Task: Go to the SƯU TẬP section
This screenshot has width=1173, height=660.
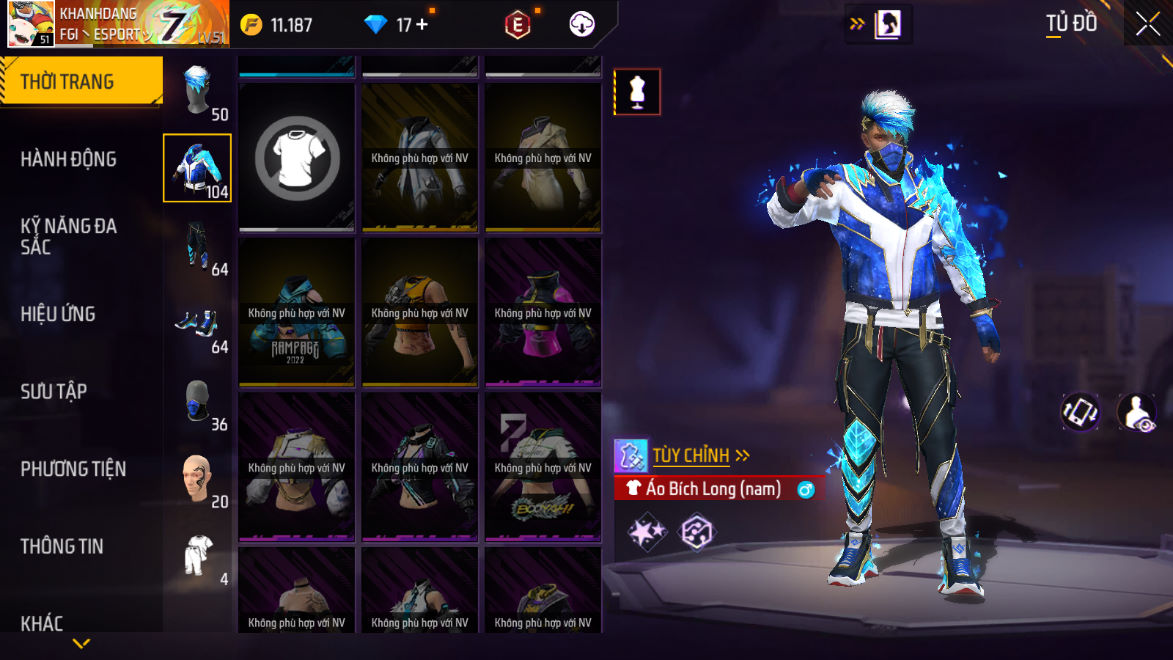Action: (x=53, y=391)
